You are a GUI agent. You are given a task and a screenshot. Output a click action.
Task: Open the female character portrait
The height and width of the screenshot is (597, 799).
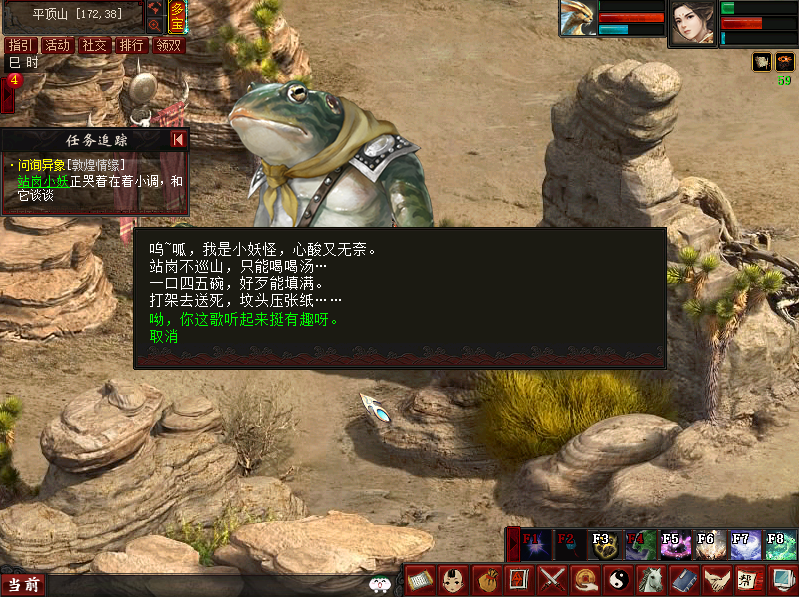point(692,22)
